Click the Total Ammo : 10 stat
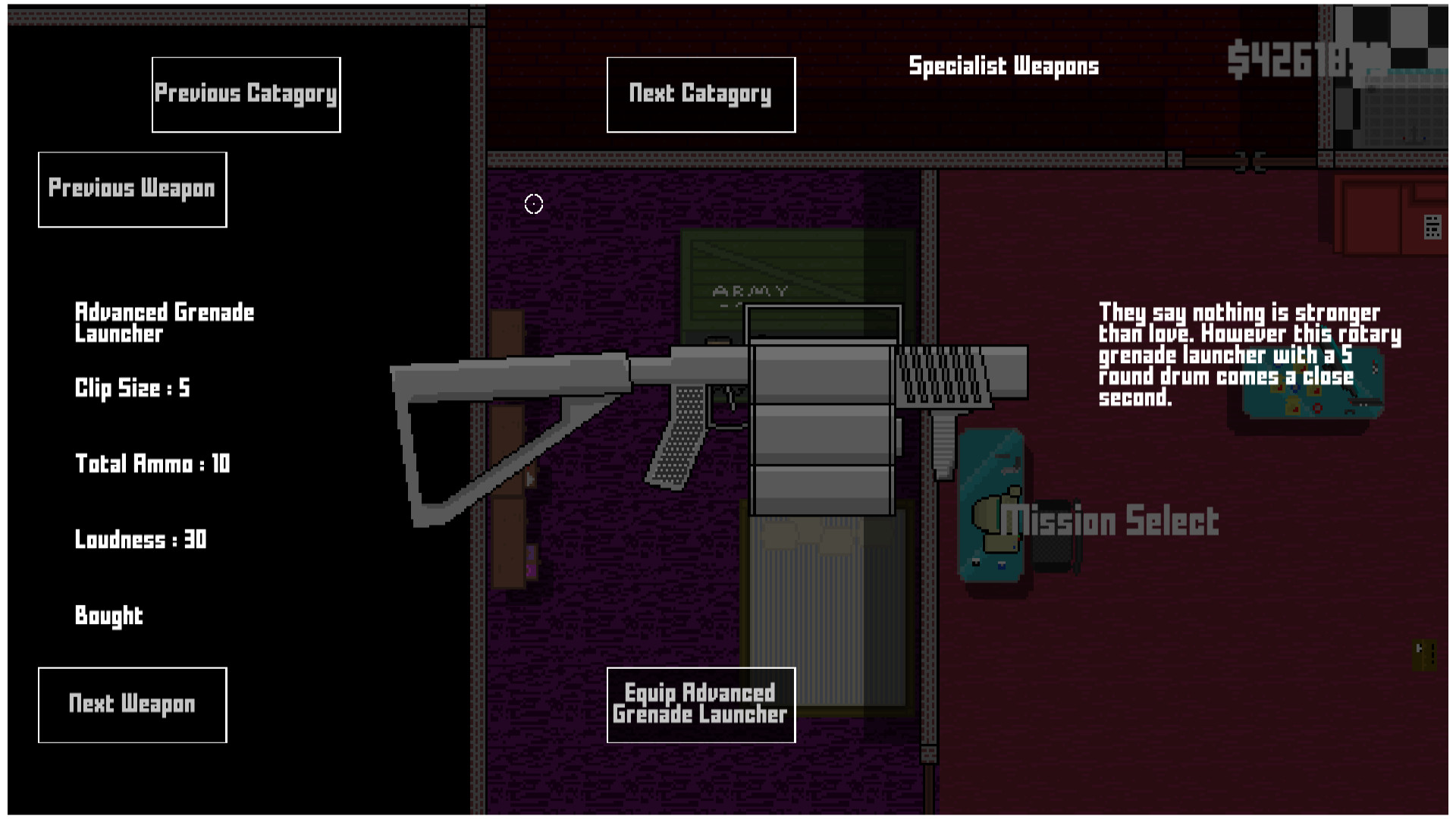 point(152,463)
